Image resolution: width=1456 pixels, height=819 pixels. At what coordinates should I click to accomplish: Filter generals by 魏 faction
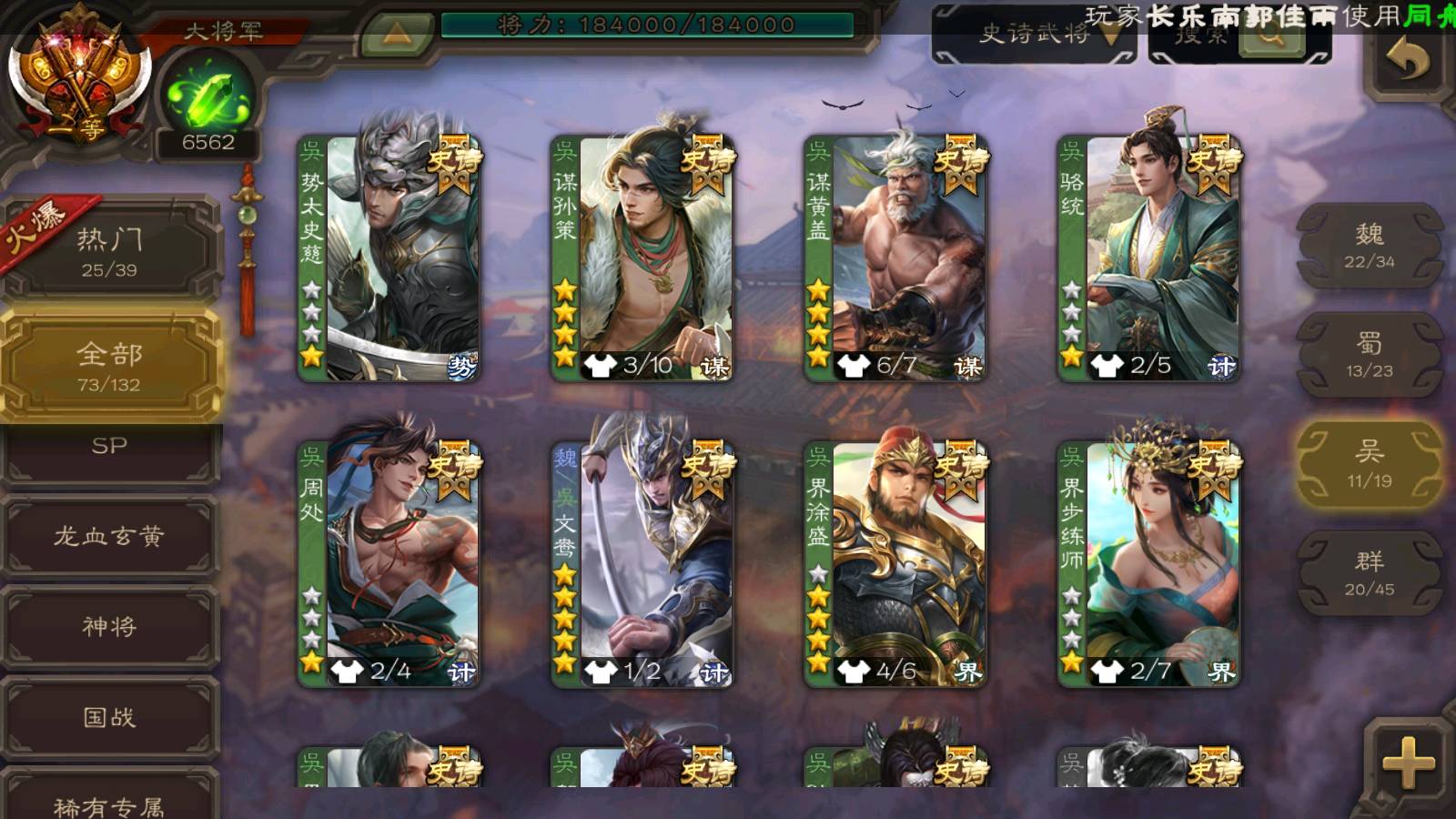(x=1369, y=246)
